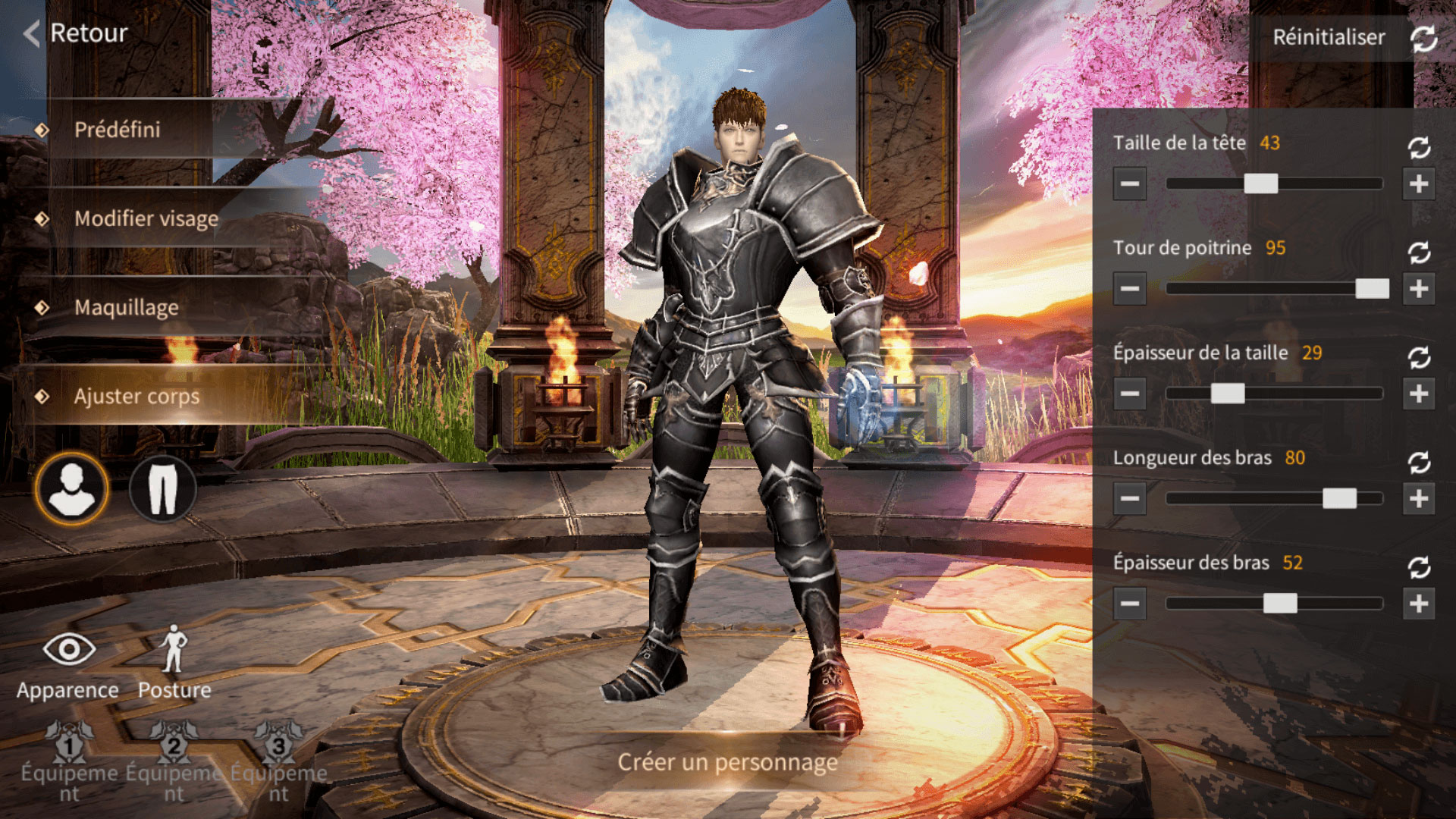1456x819 pixels.
Task: Go back with the Retour button
Action: click(x=76, y=33)
